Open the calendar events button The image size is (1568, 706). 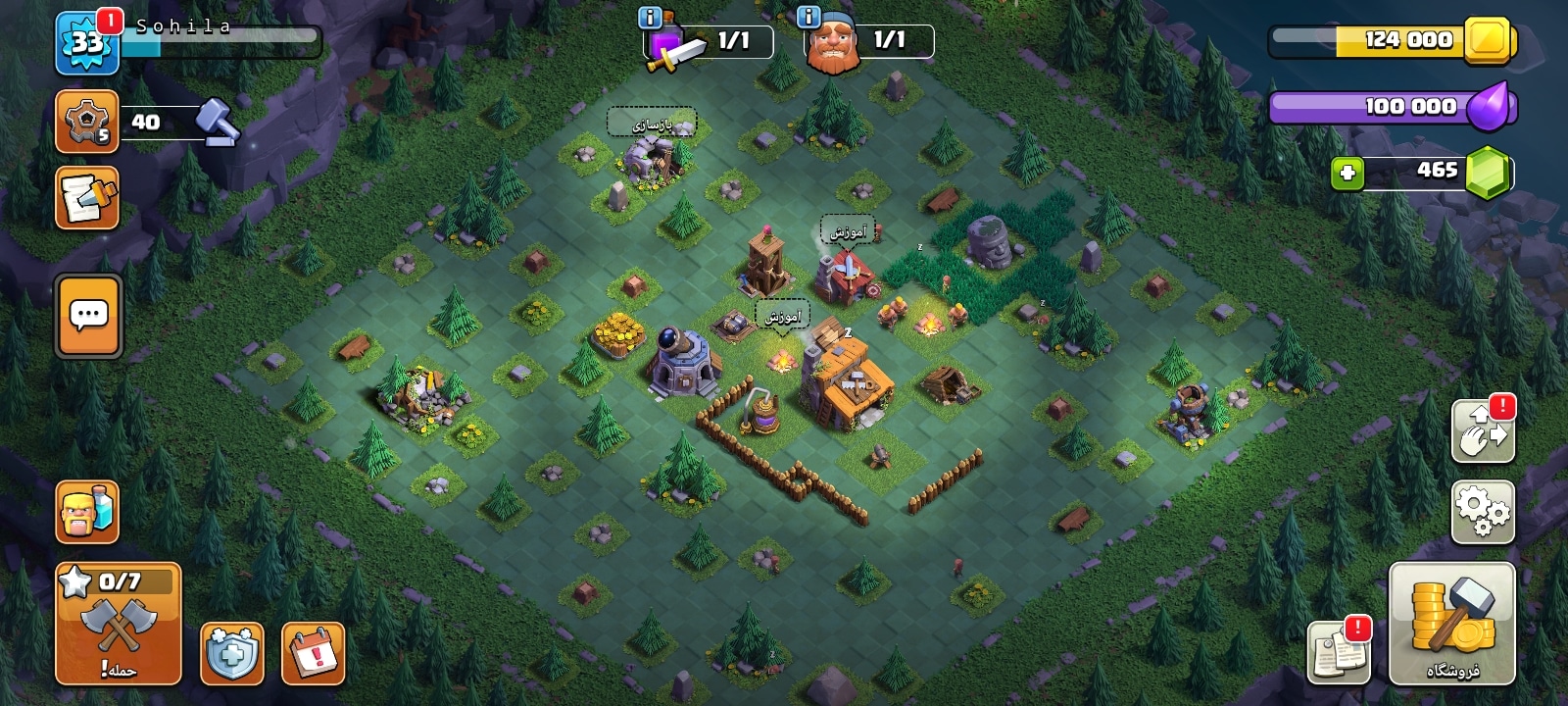[314, 653]
